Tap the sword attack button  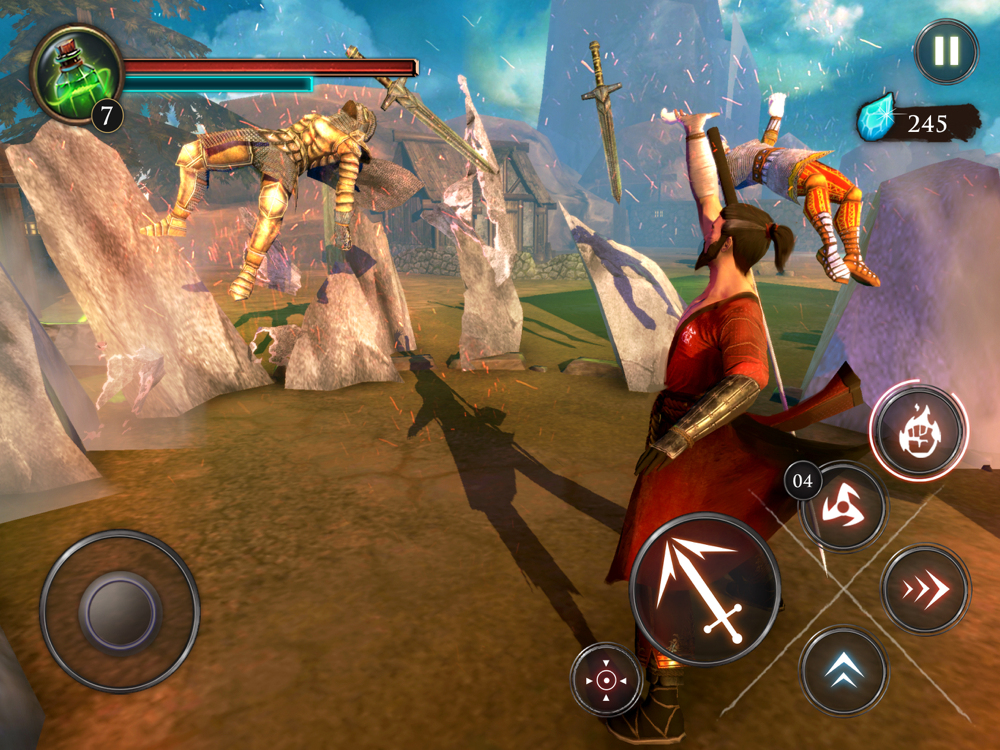705,589
